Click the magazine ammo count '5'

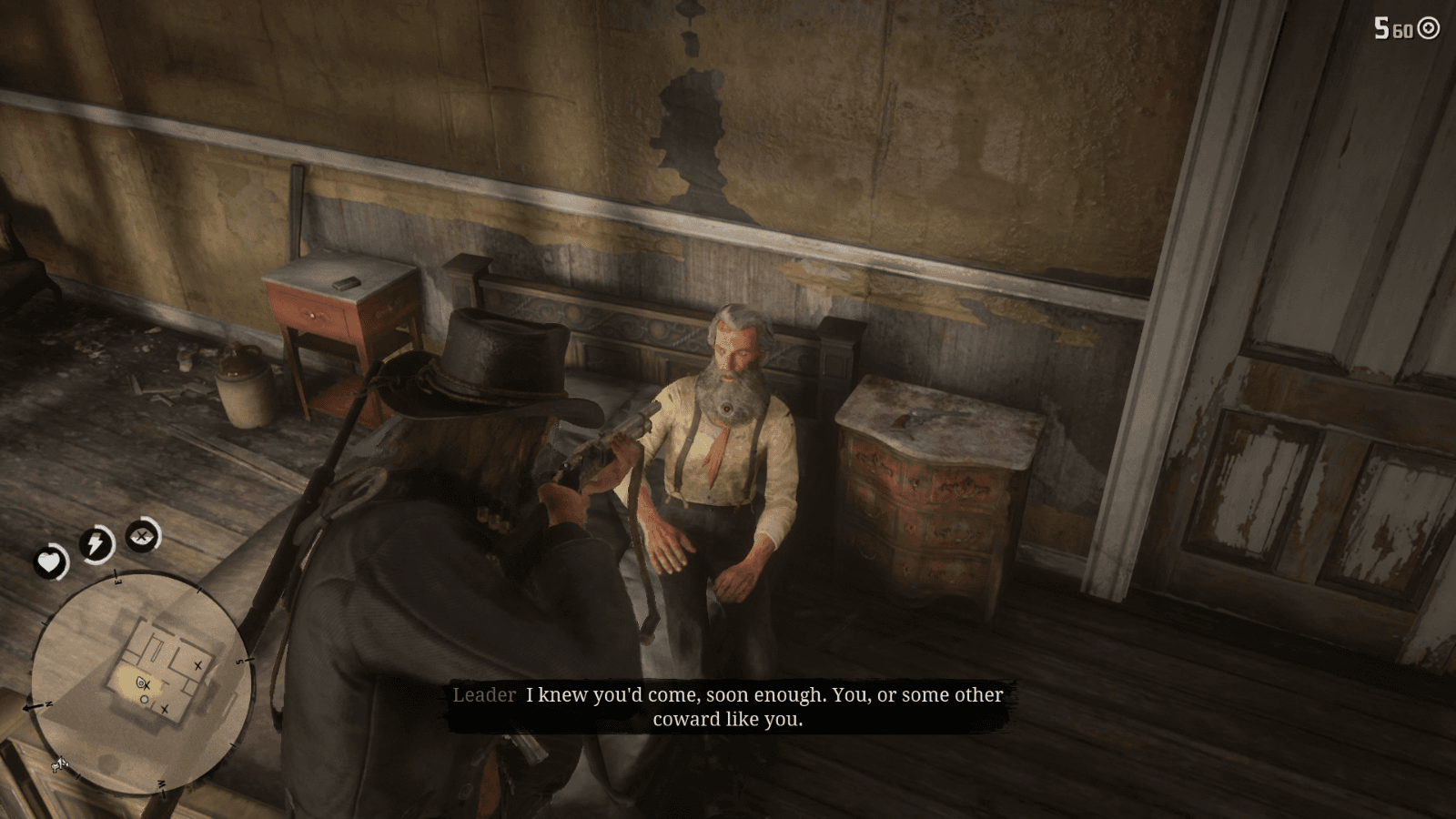(1381, 27)
